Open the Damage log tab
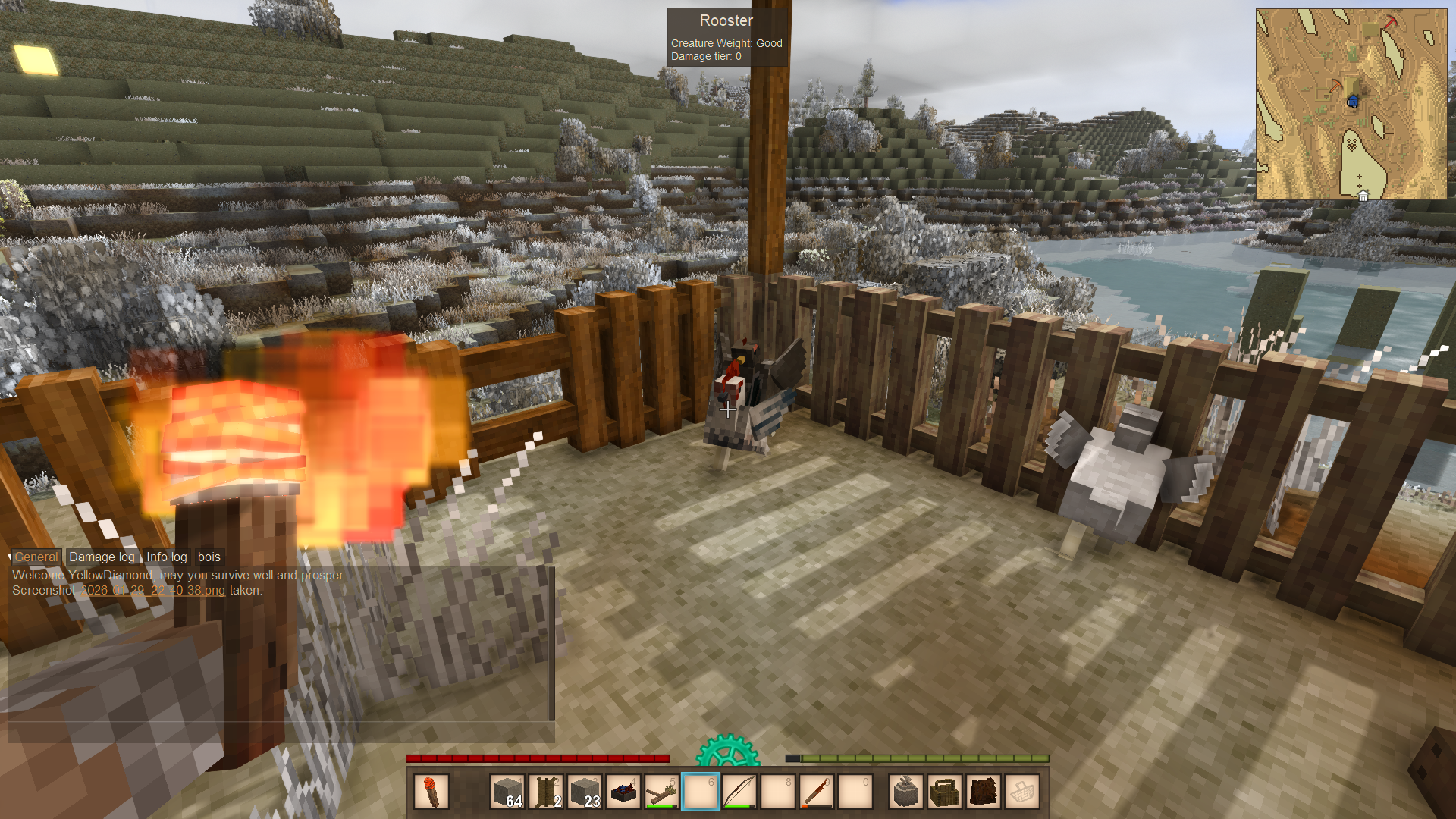 (x=102, y=557)
